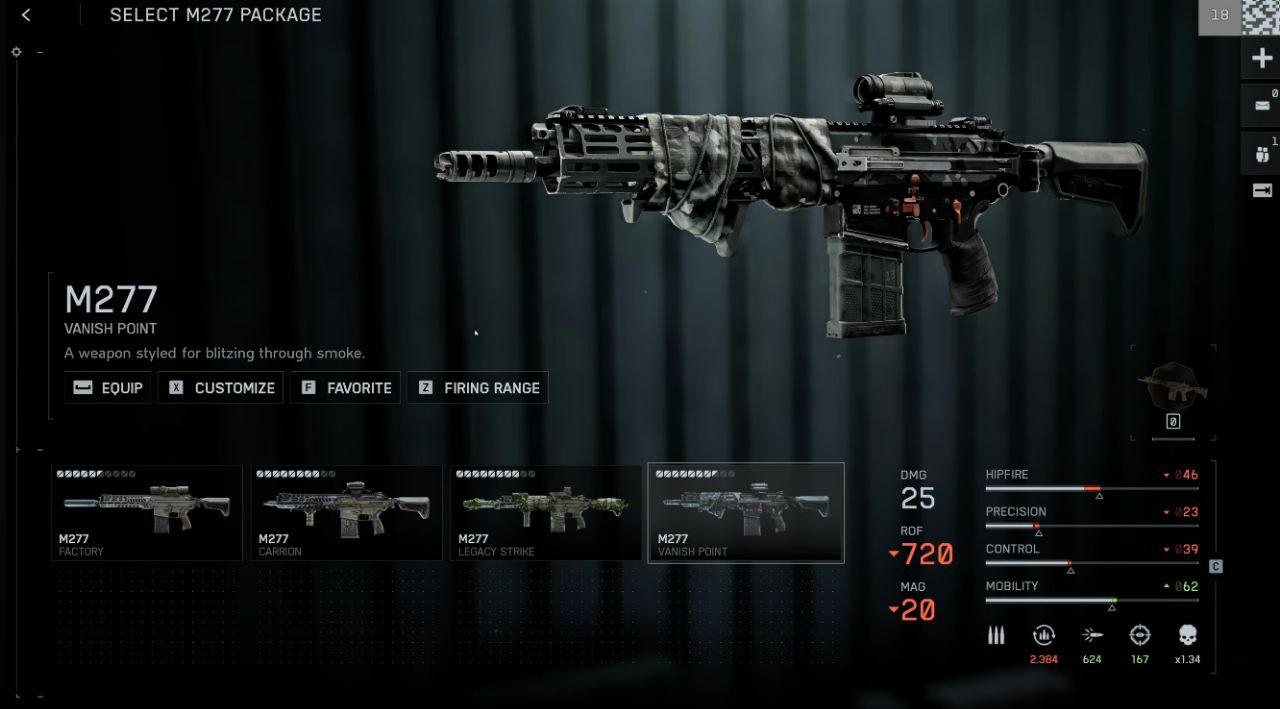Enter the Firing Range
Screen dimensions: 1280x709
click(477, 388)
